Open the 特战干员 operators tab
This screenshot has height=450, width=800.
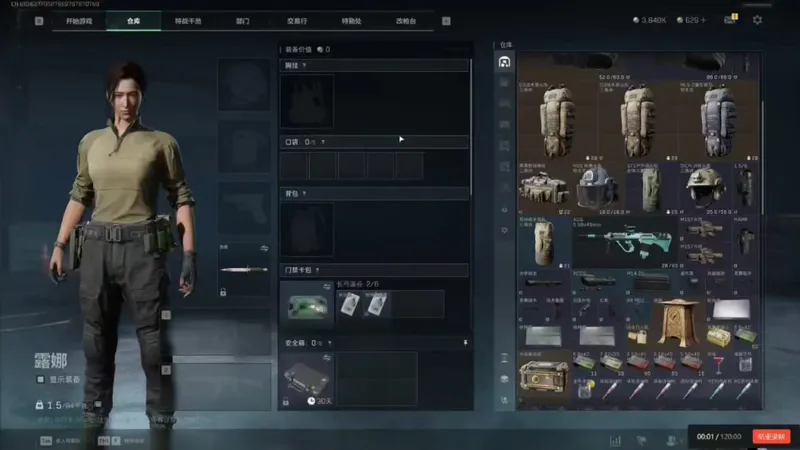point(188,20)
